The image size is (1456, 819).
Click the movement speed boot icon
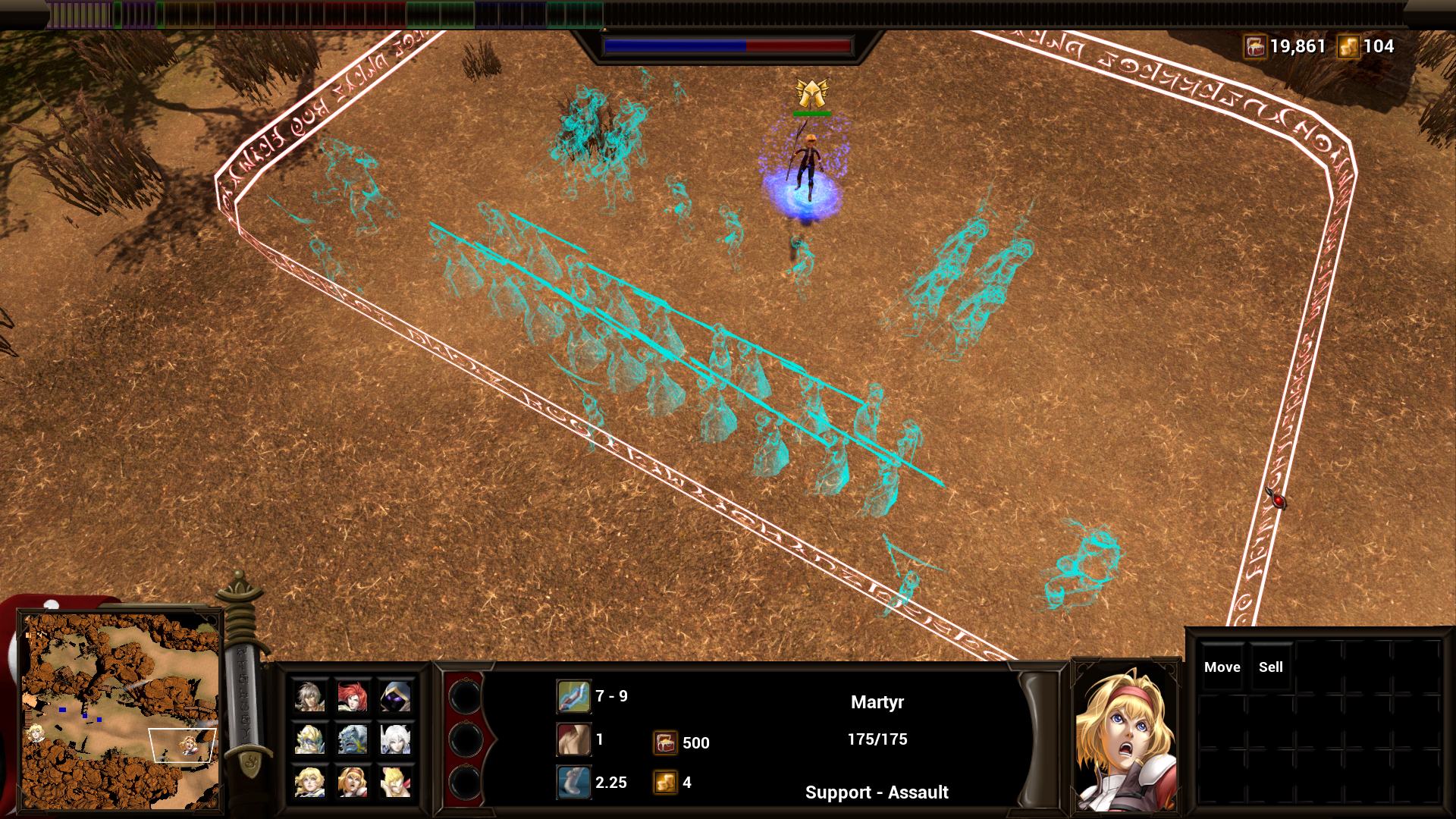click(x=573, y=782)
